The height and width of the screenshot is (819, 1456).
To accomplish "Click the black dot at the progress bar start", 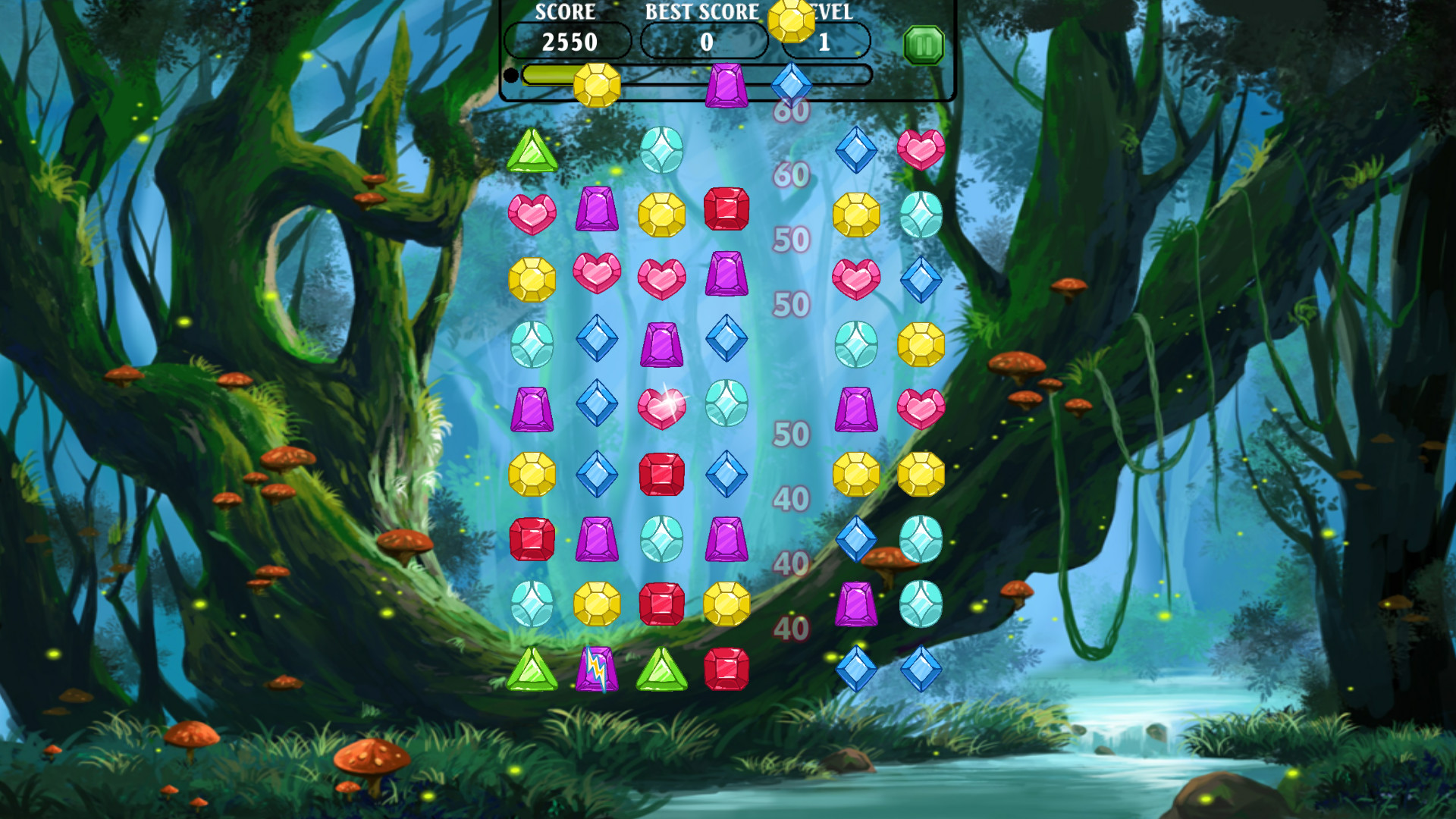I will pyautogui.click(x=511, y=74).
